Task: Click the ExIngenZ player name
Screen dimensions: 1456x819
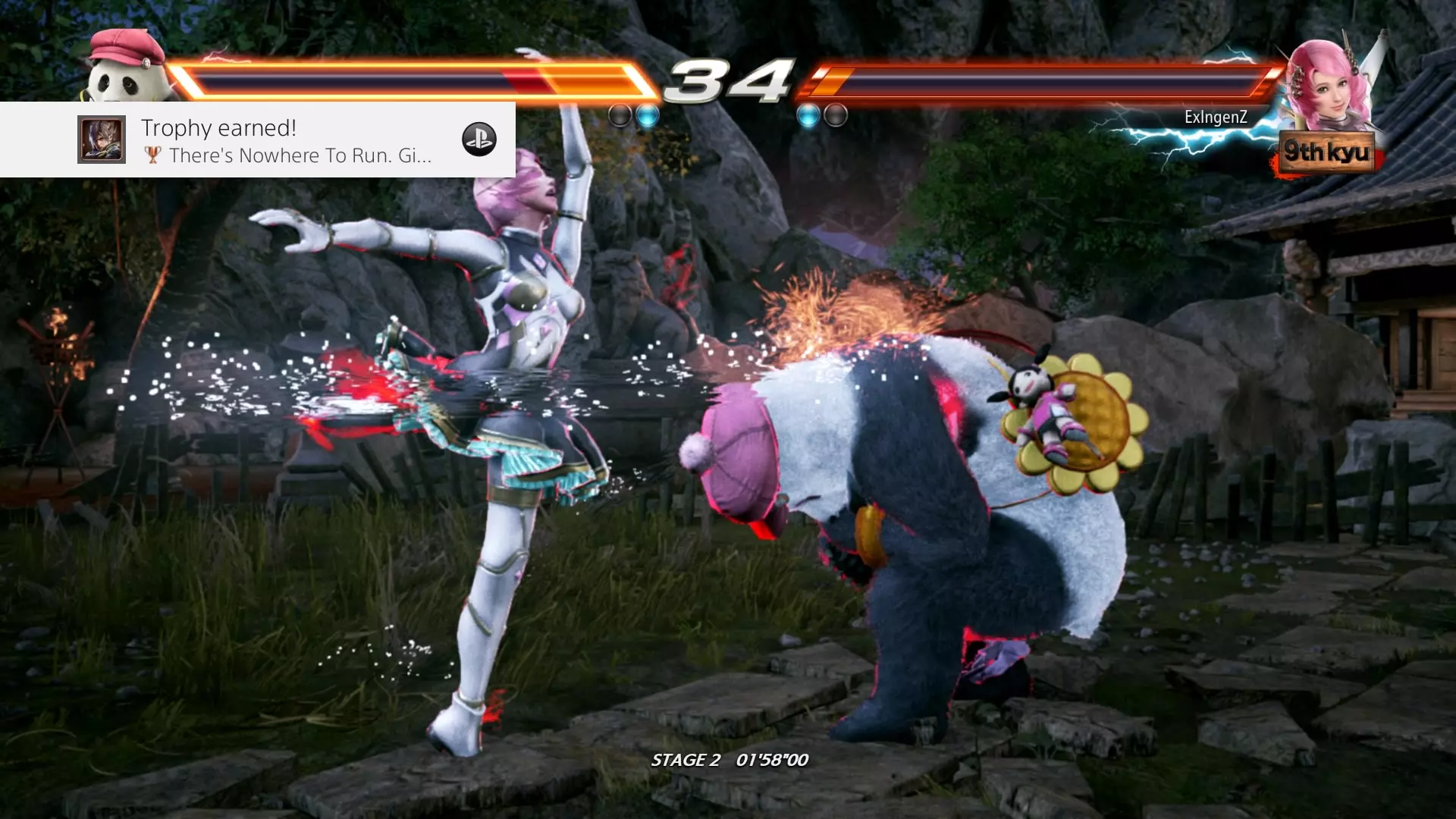Action: point(1216,118)
